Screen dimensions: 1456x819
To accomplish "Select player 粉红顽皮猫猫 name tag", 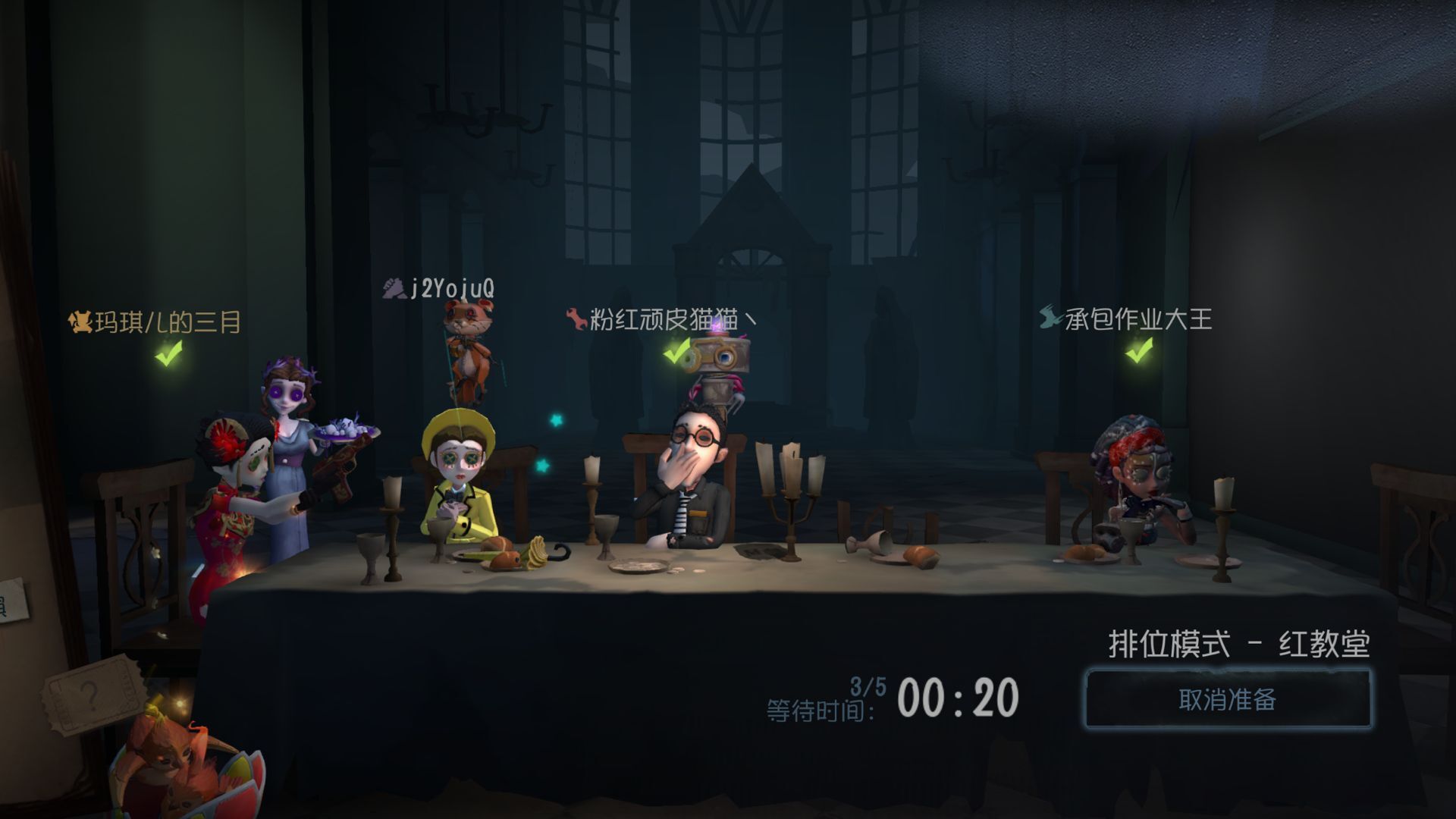I will coord(661,319).
